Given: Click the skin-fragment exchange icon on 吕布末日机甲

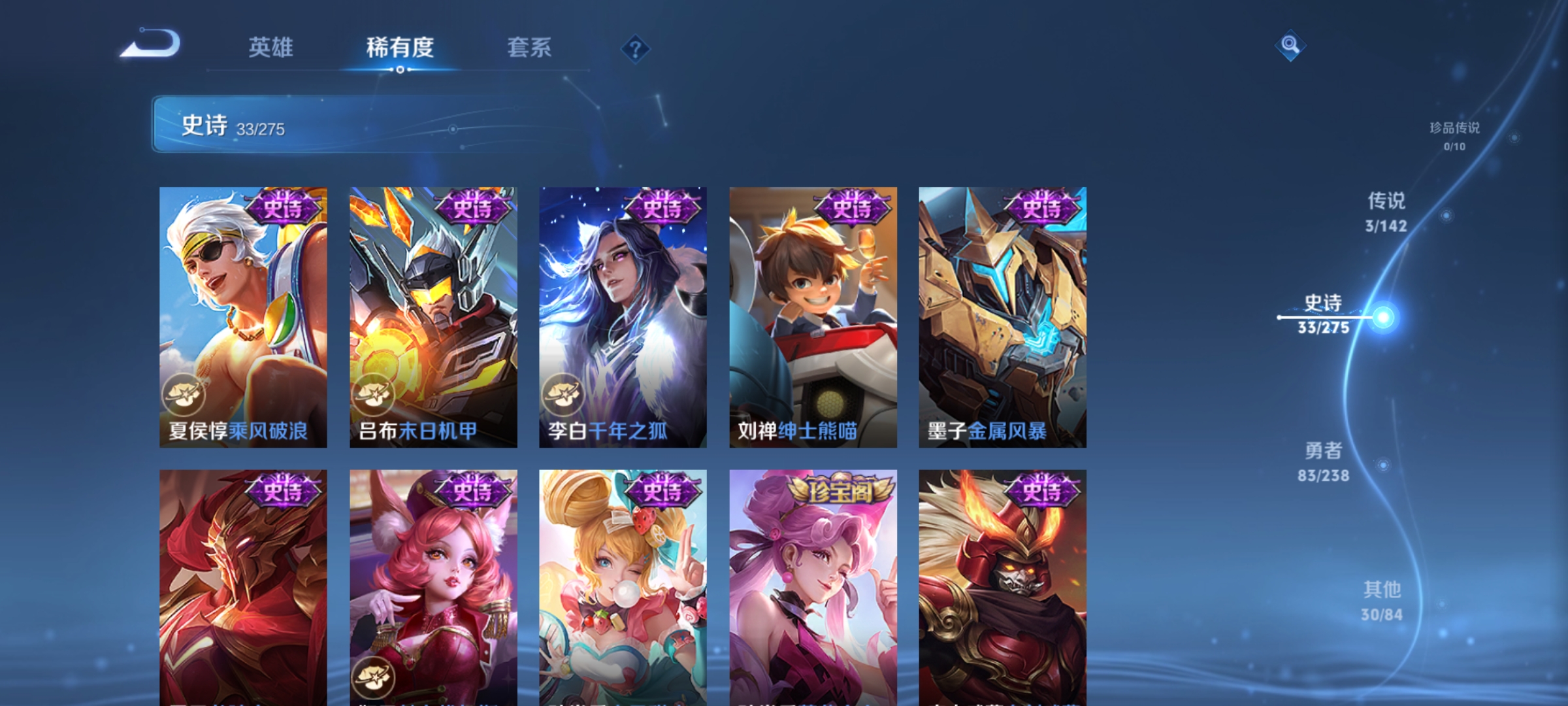Looking at the screenshot, I should coord(373,393).
